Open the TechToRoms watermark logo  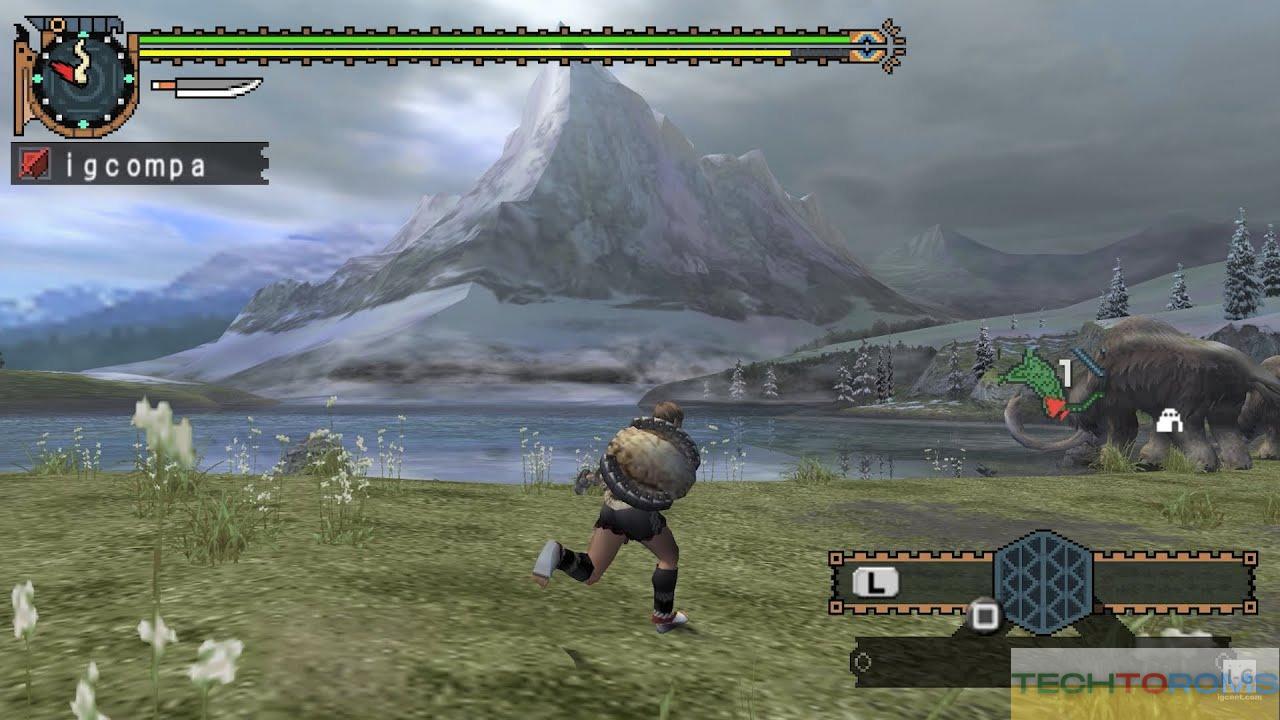pyautogui.click(x=1144, y=683)
